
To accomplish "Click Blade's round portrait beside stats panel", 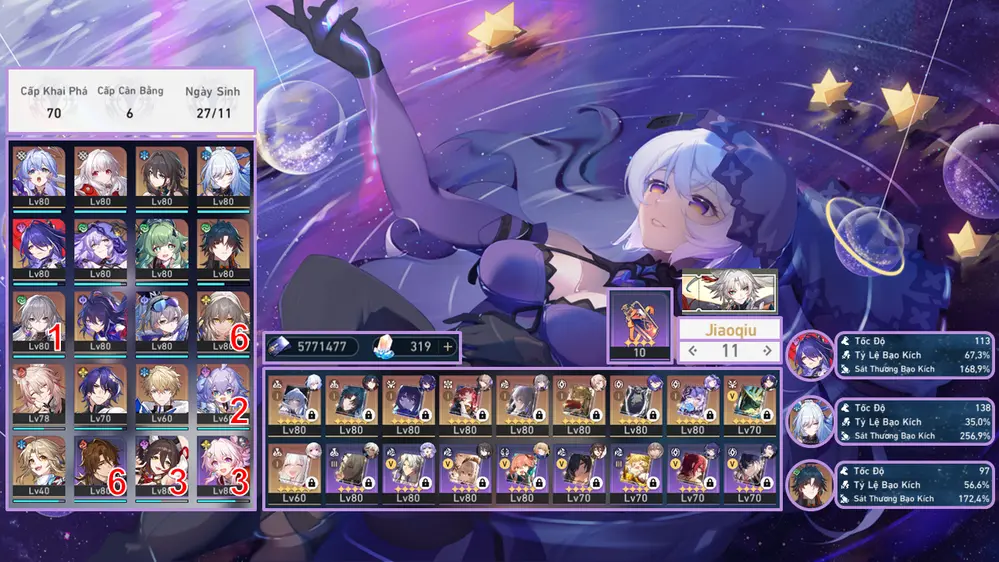I will pyautogui.click(x=809, y=485).
